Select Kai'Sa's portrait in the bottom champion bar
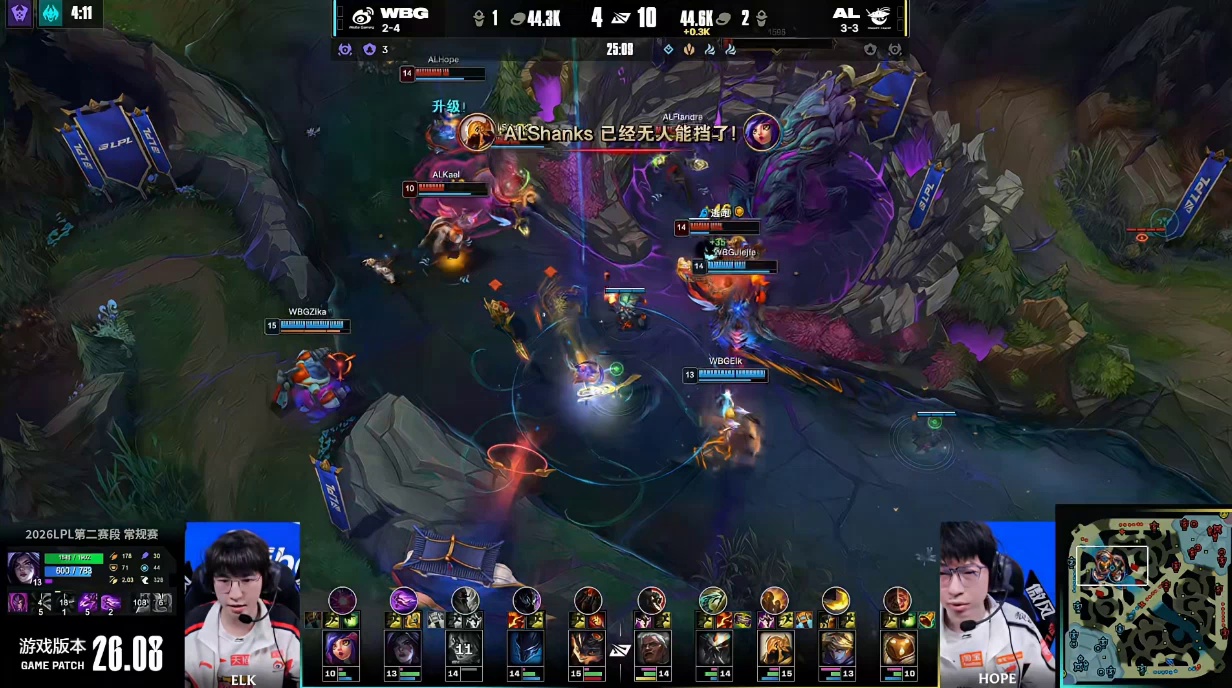This screenshot has height=688, width=1232. [403, 648]
